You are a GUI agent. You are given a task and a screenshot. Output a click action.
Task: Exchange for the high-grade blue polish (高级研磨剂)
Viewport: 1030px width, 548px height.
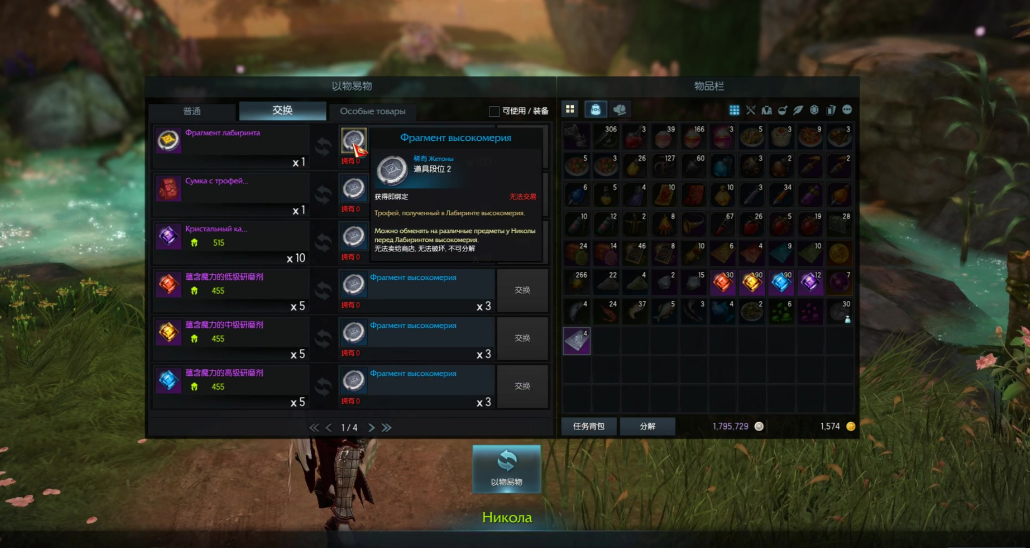(522, 386)
